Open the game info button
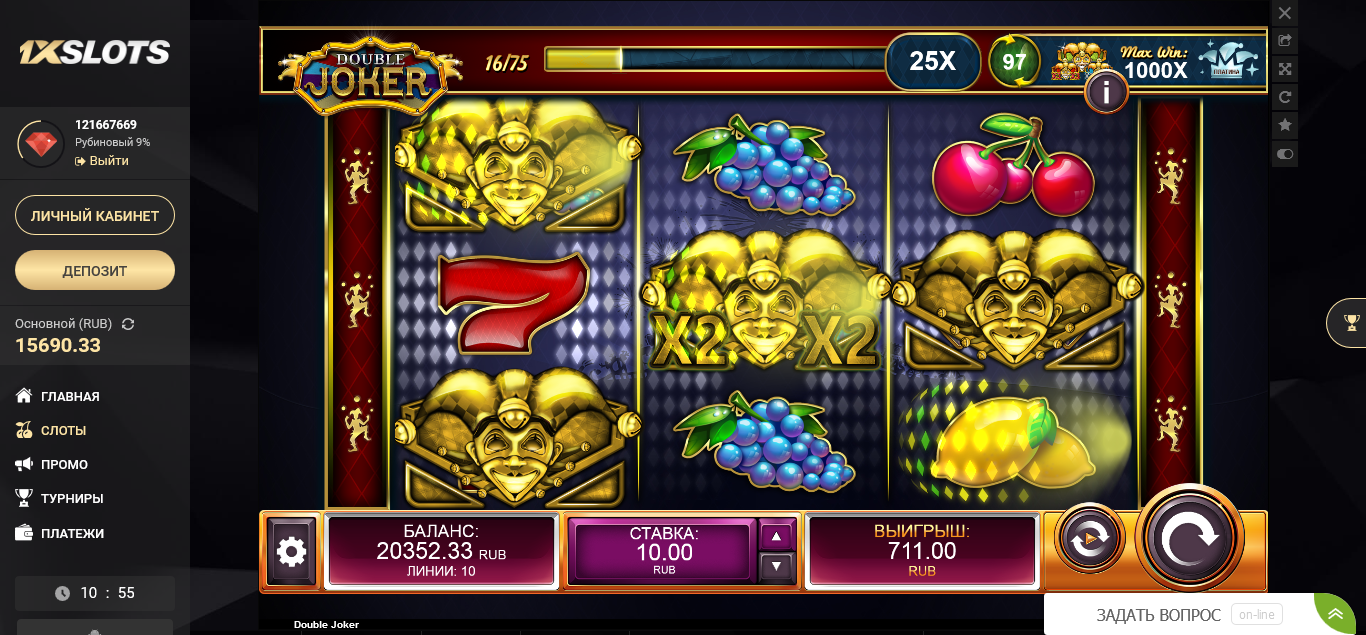Screen dimensions: 1366x635 click(x=1106, y=93)
